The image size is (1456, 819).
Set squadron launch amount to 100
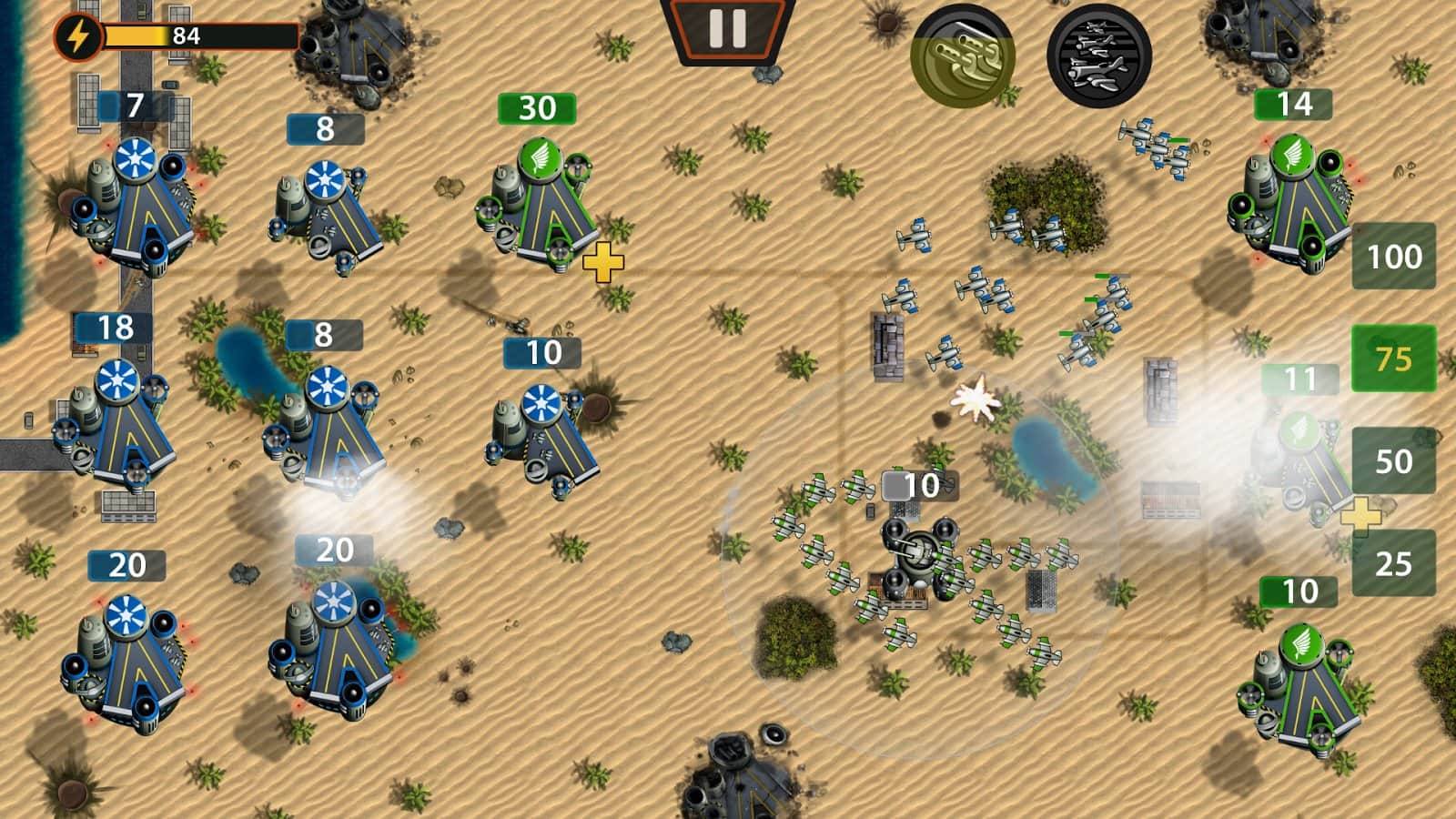pos(1393,258)
